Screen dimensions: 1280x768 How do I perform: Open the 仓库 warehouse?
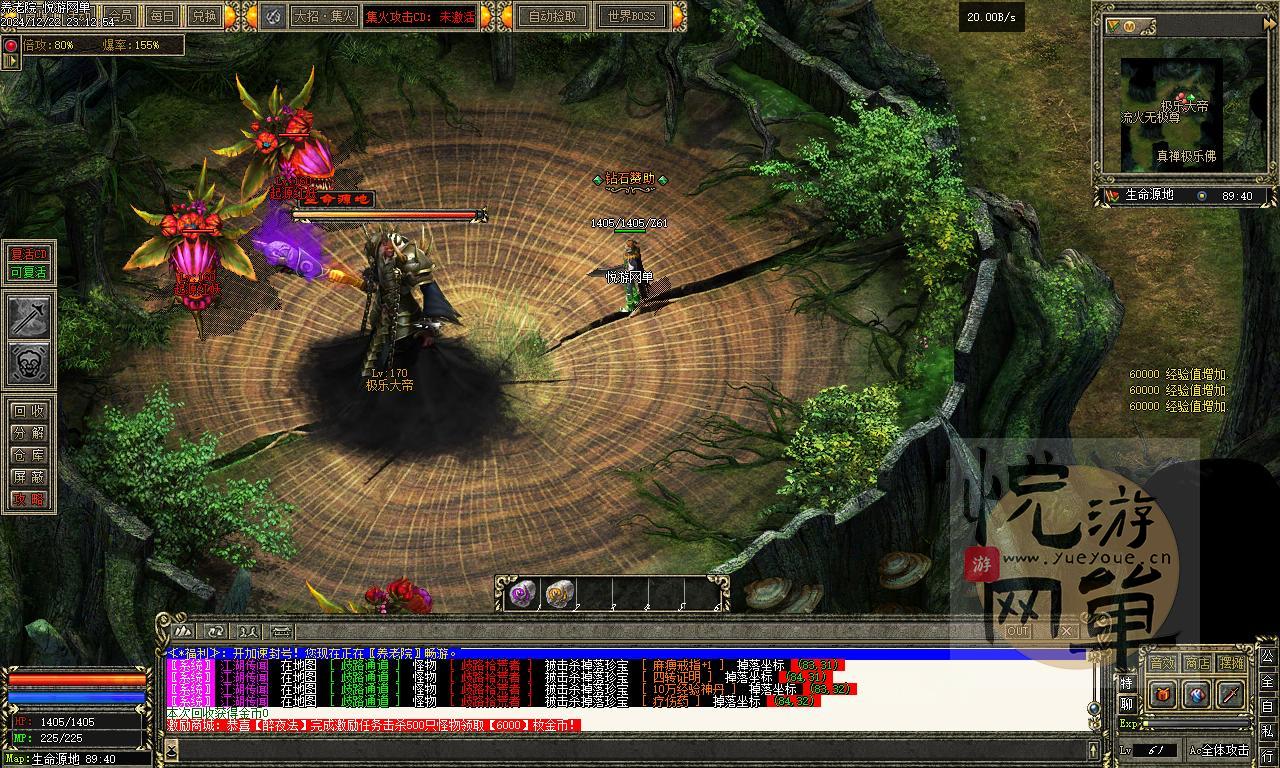(x=29, y=455)
